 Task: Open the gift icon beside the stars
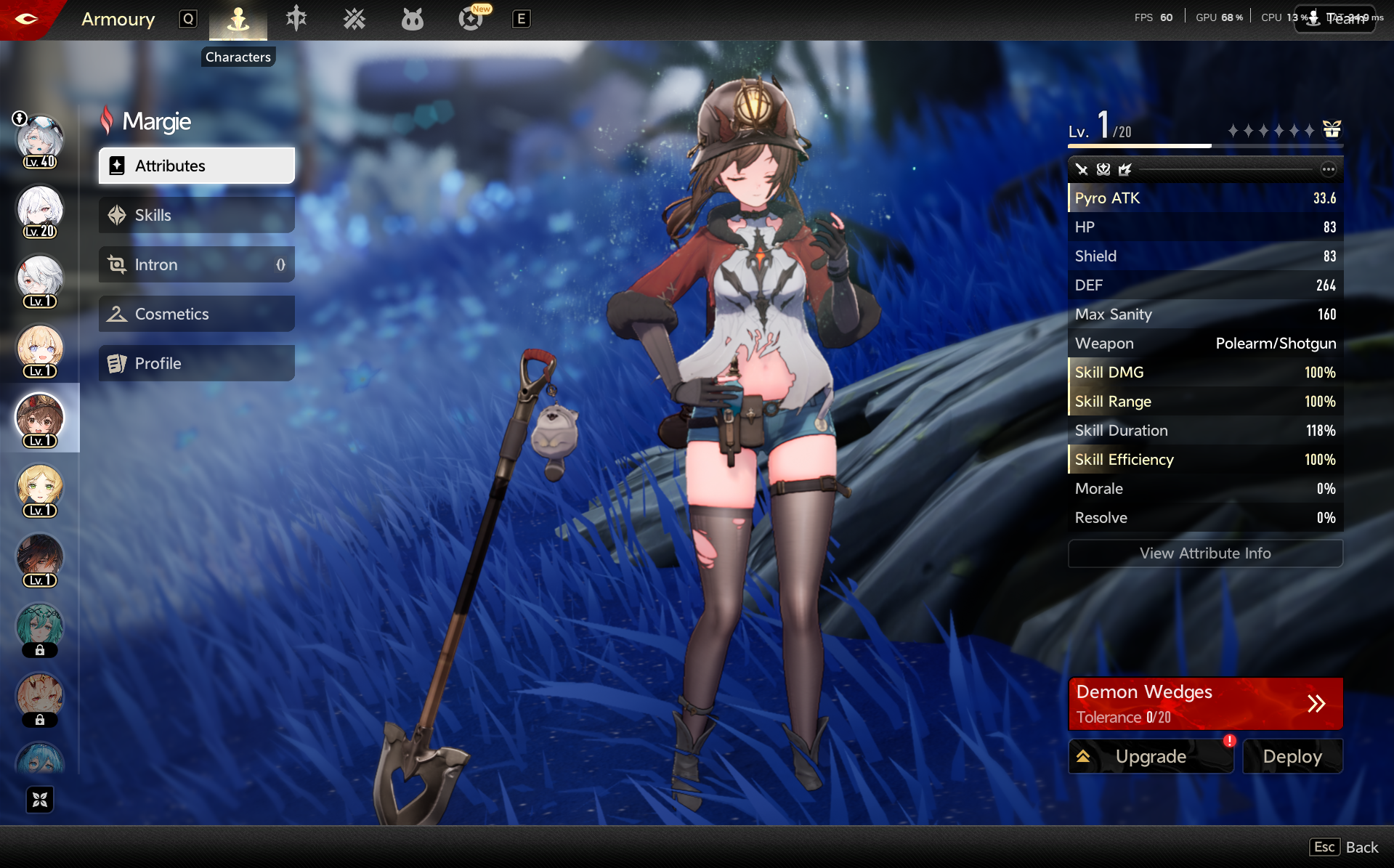[x=1332, y=129]
